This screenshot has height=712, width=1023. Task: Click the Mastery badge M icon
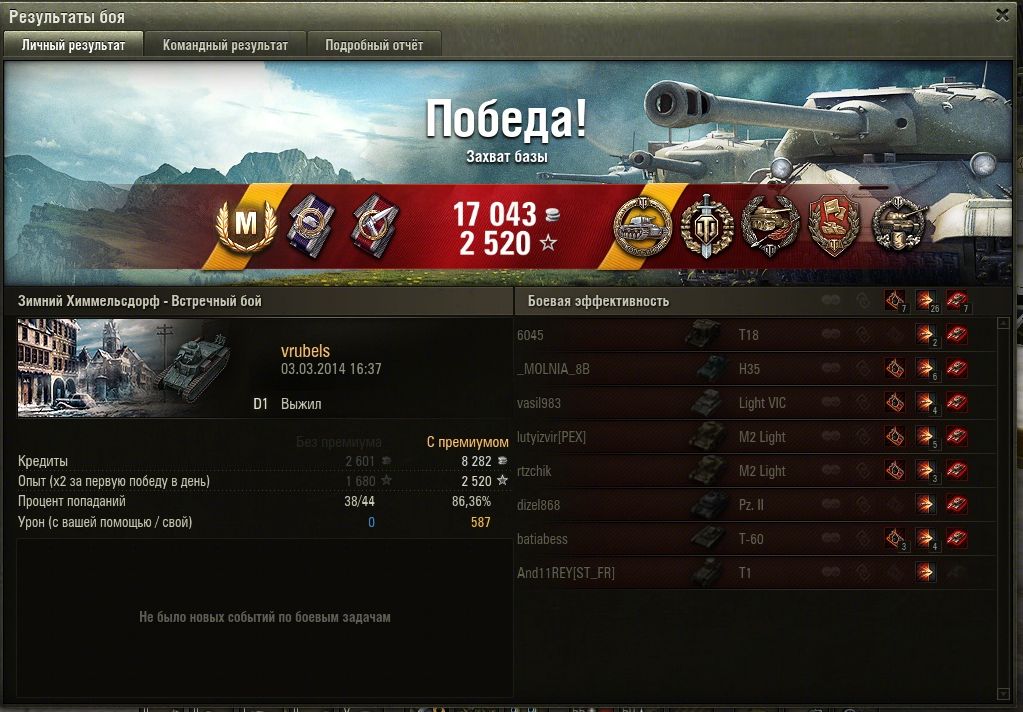244,224
